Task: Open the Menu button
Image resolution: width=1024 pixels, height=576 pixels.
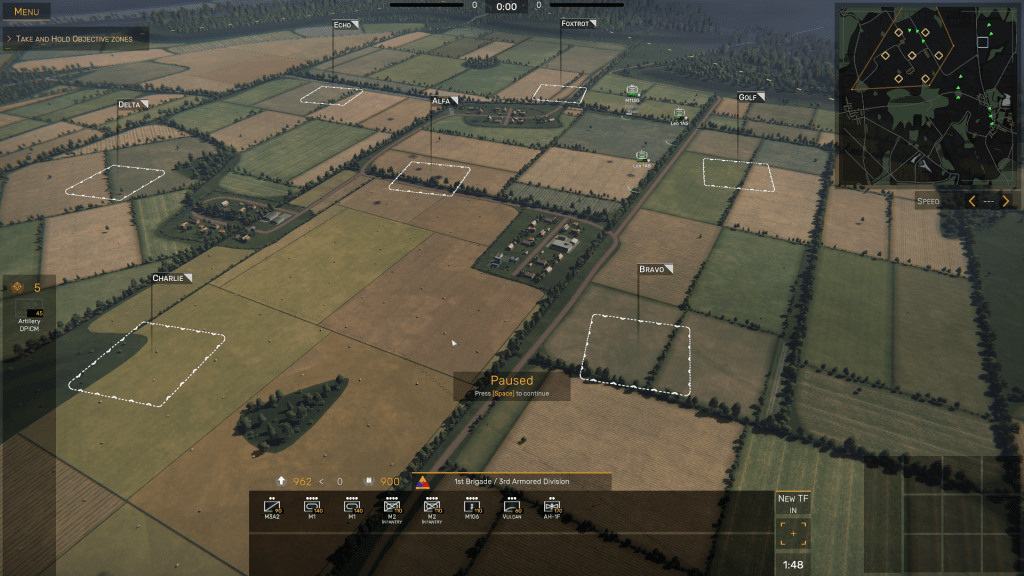Action: click(26, 12)
